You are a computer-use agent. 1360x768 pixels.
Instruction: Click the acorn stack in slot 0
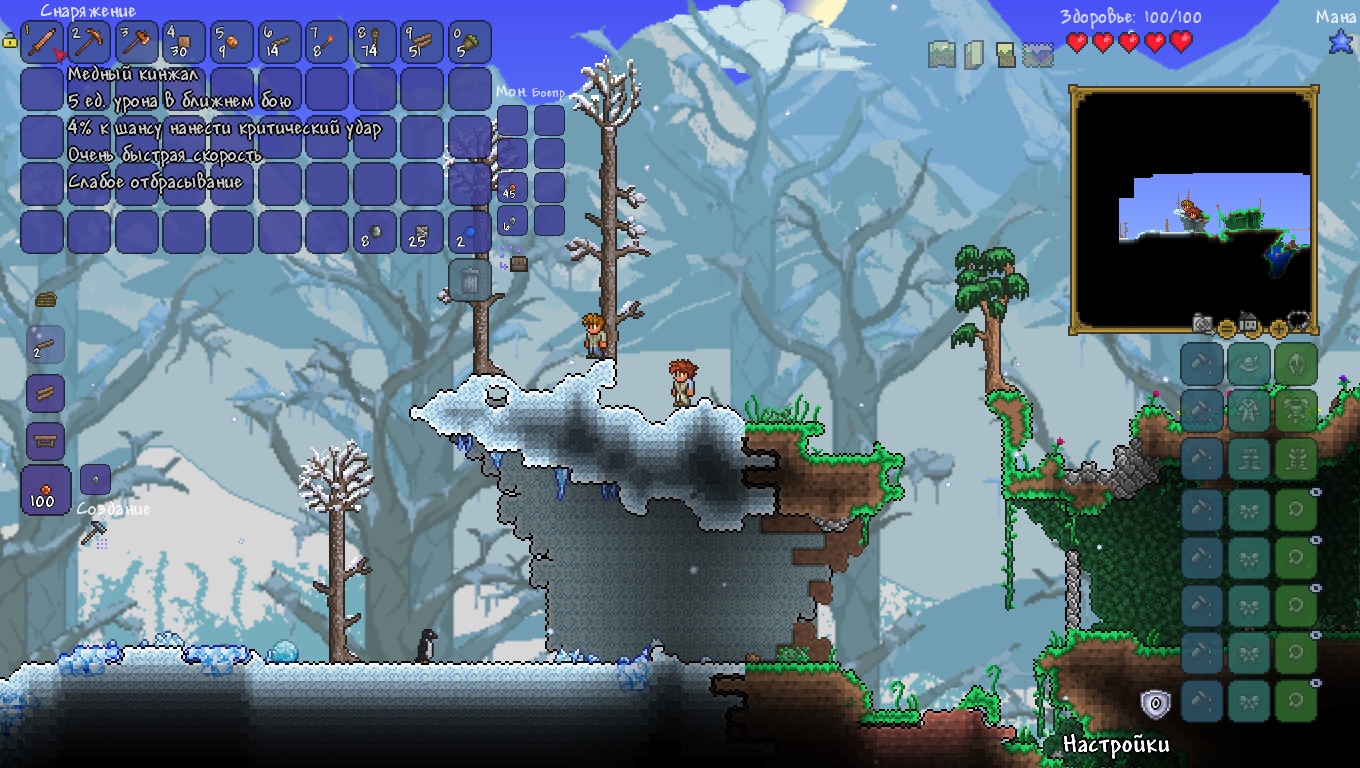point(470,43)
